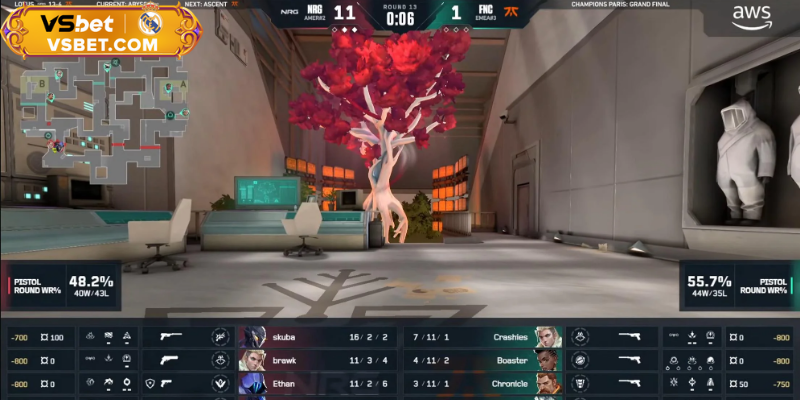This screenshot has height=400, width=800.
Task: Click skuba's agent portrait
Action: [251, 338]
